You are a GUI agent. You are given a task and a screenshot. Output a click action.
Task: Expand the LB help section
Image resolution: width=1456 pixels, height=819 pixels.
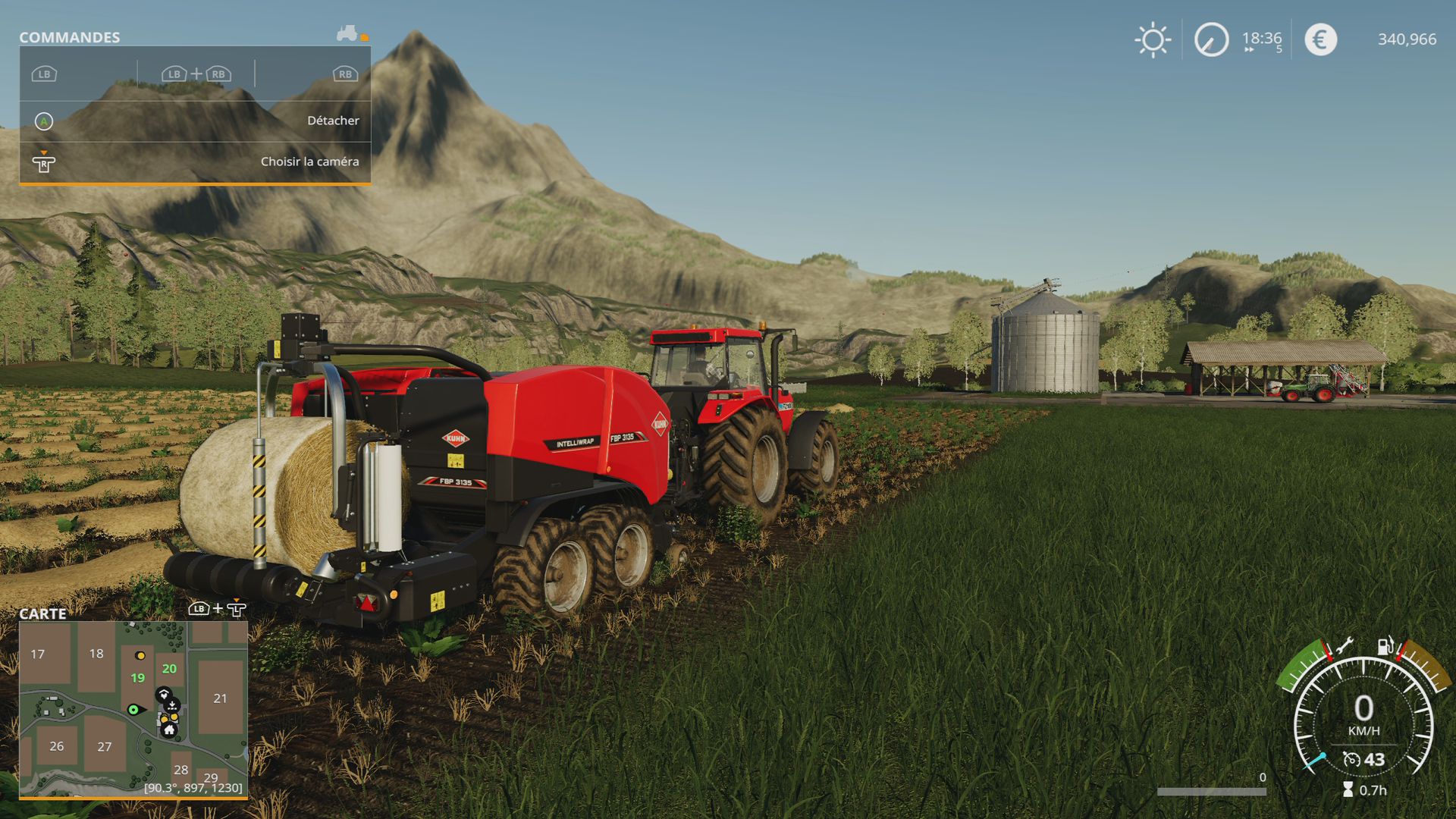click(44, 74)
